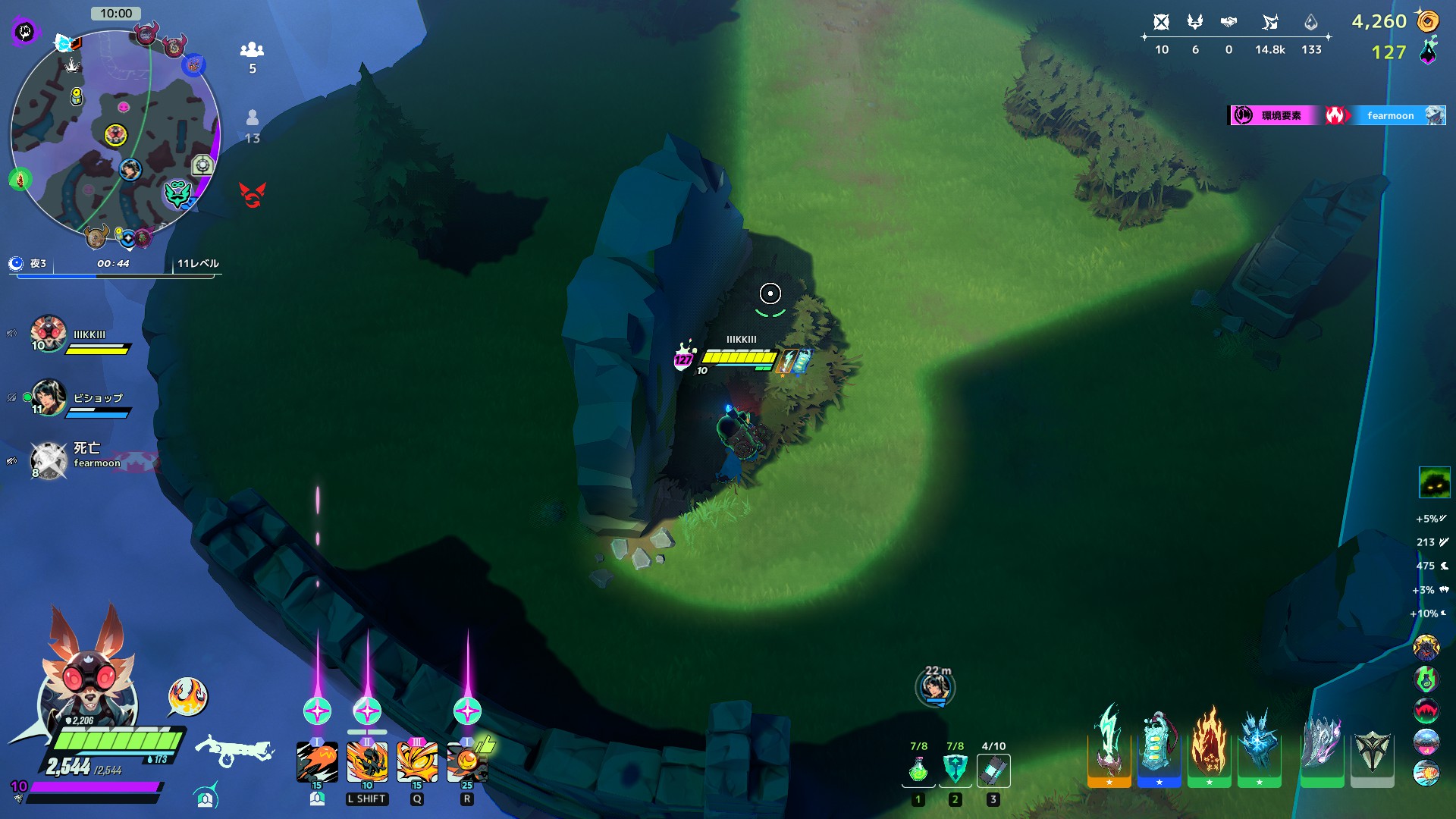Viewport: 1456px width, 819px height.
Task: Click the red fox respawn icon
Action: coord(253,195)
